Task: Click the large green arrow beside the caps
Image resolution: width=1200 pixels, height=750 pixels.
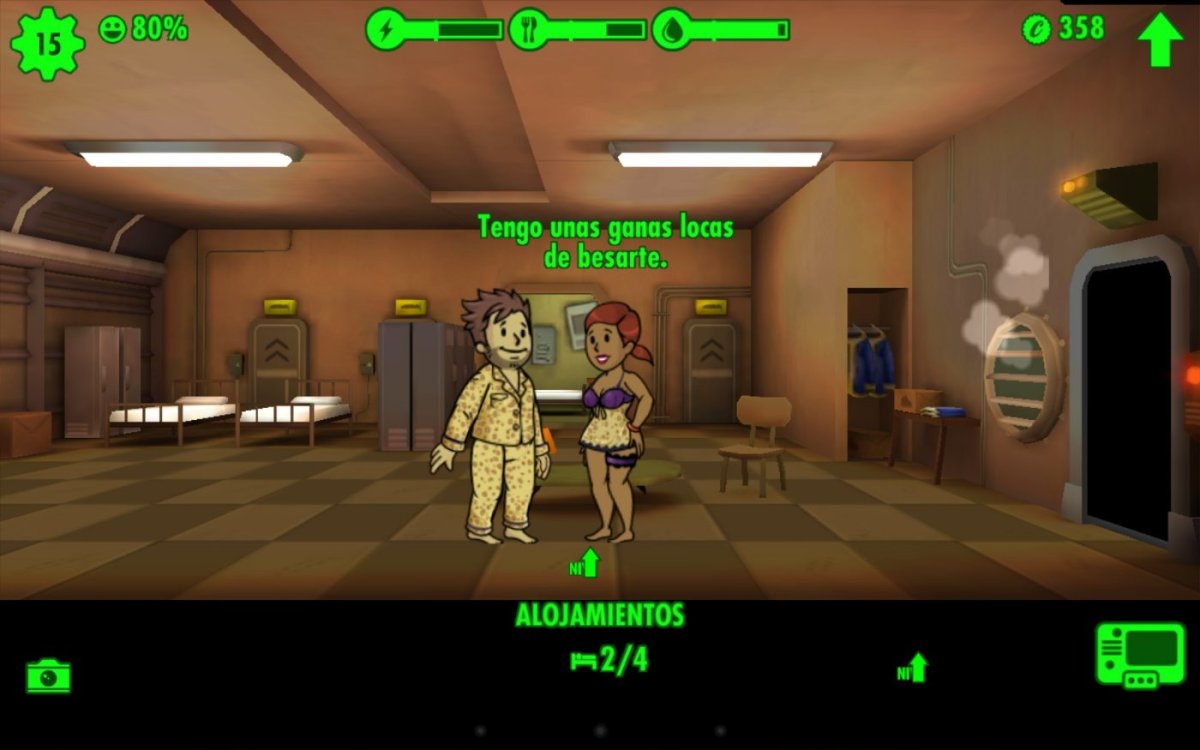Action: point(1160,38)
